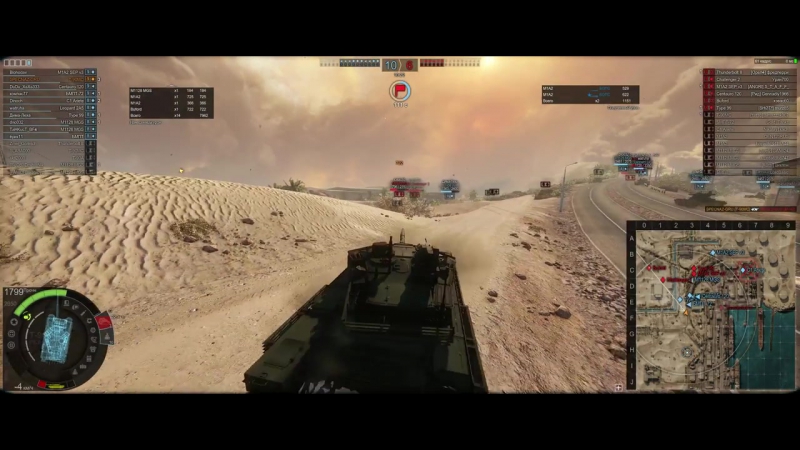Select the Leopard 2A5 ally roster row

click(x=50, y=108)
